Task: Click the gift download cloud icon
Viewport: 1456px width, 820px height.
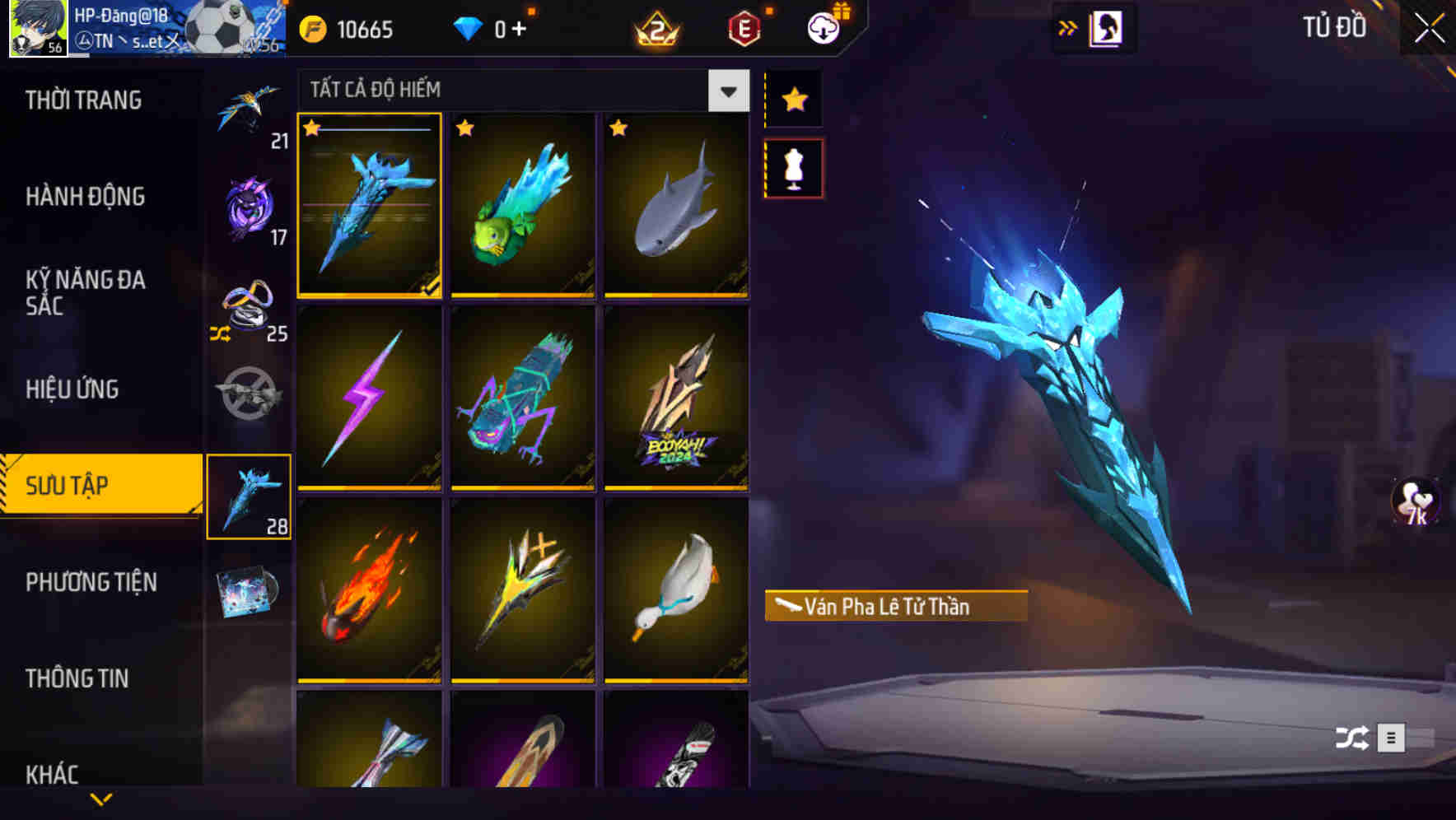Action: (823, 27)
